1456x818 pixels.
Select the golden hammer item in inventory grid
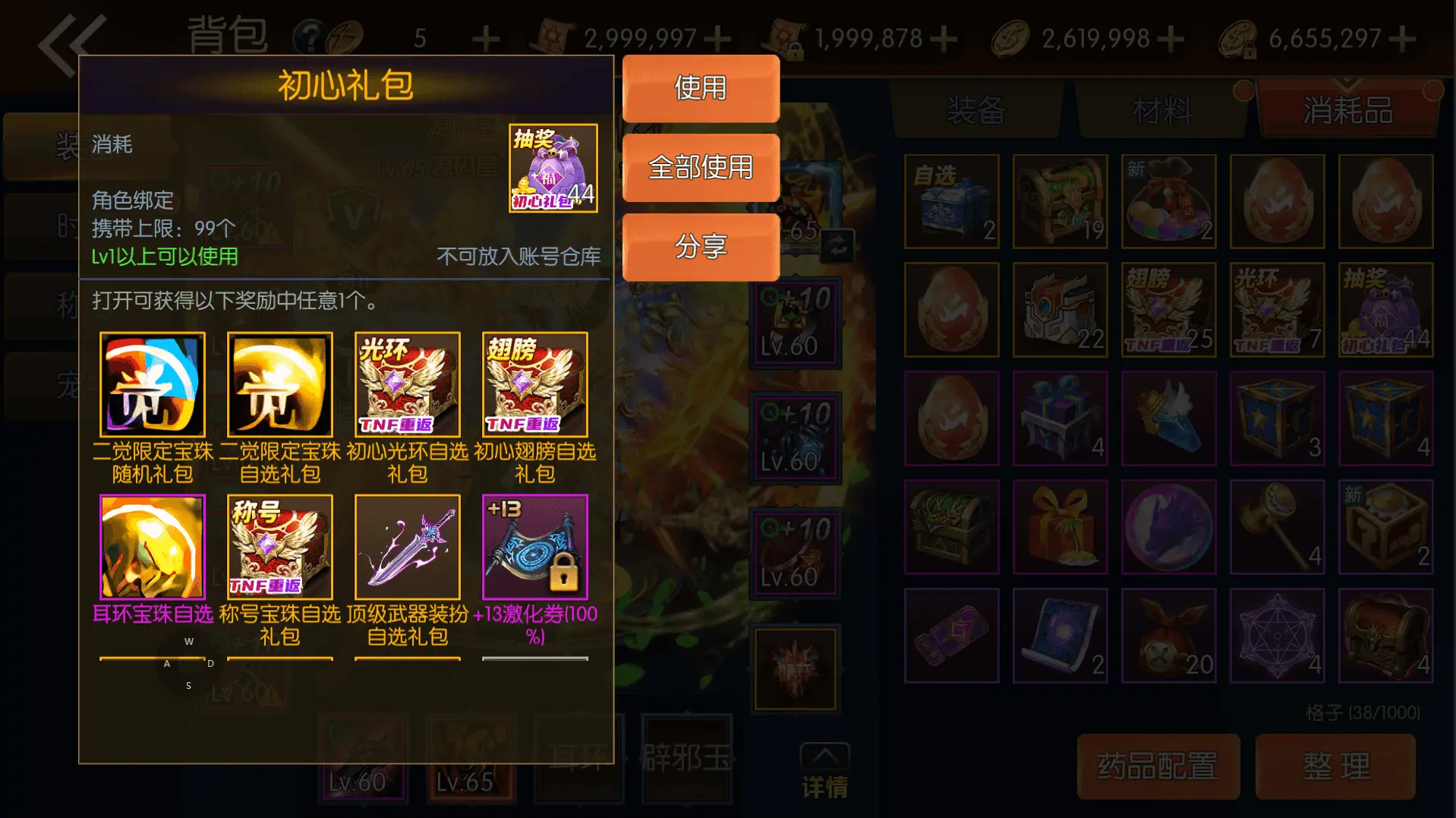pos(1278,527)
